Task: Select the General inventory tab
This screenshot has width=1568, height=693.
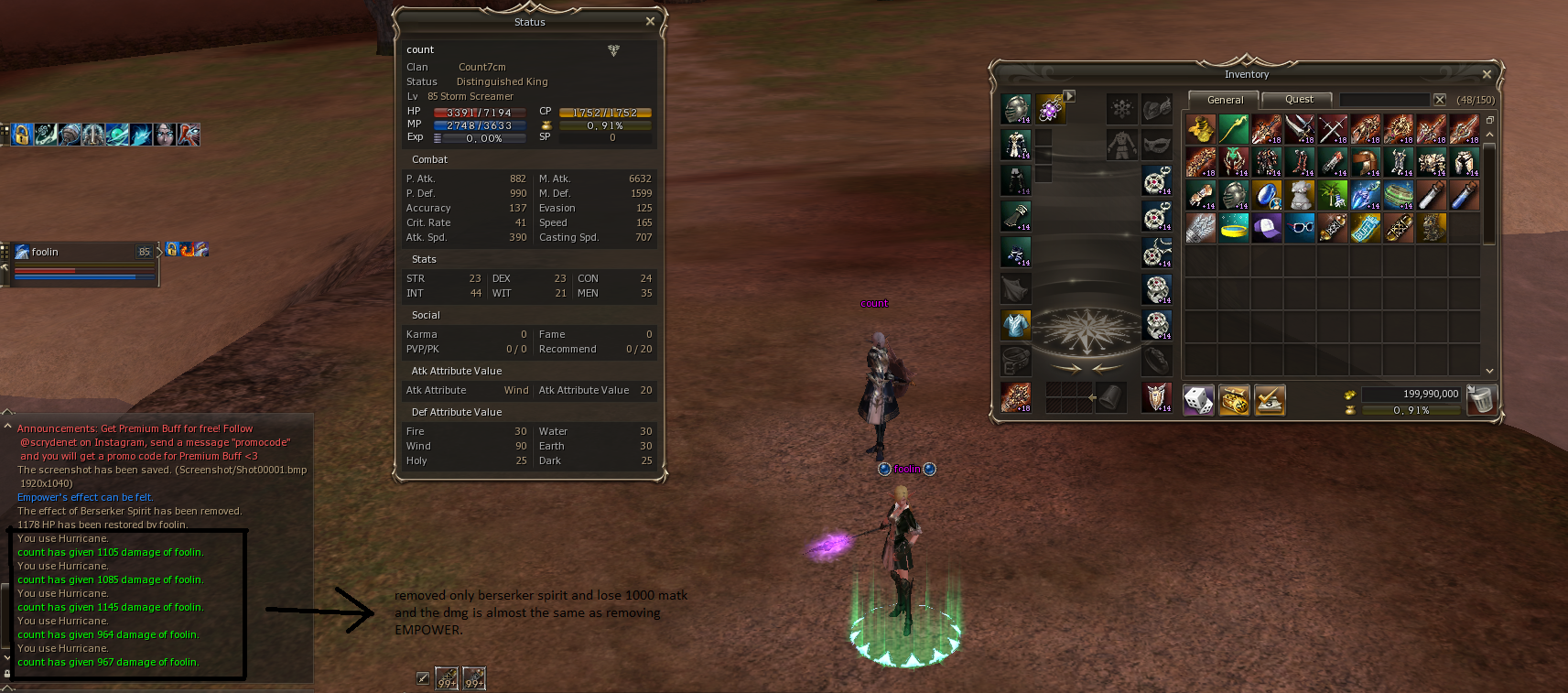Action: (x=1225, y=100)
